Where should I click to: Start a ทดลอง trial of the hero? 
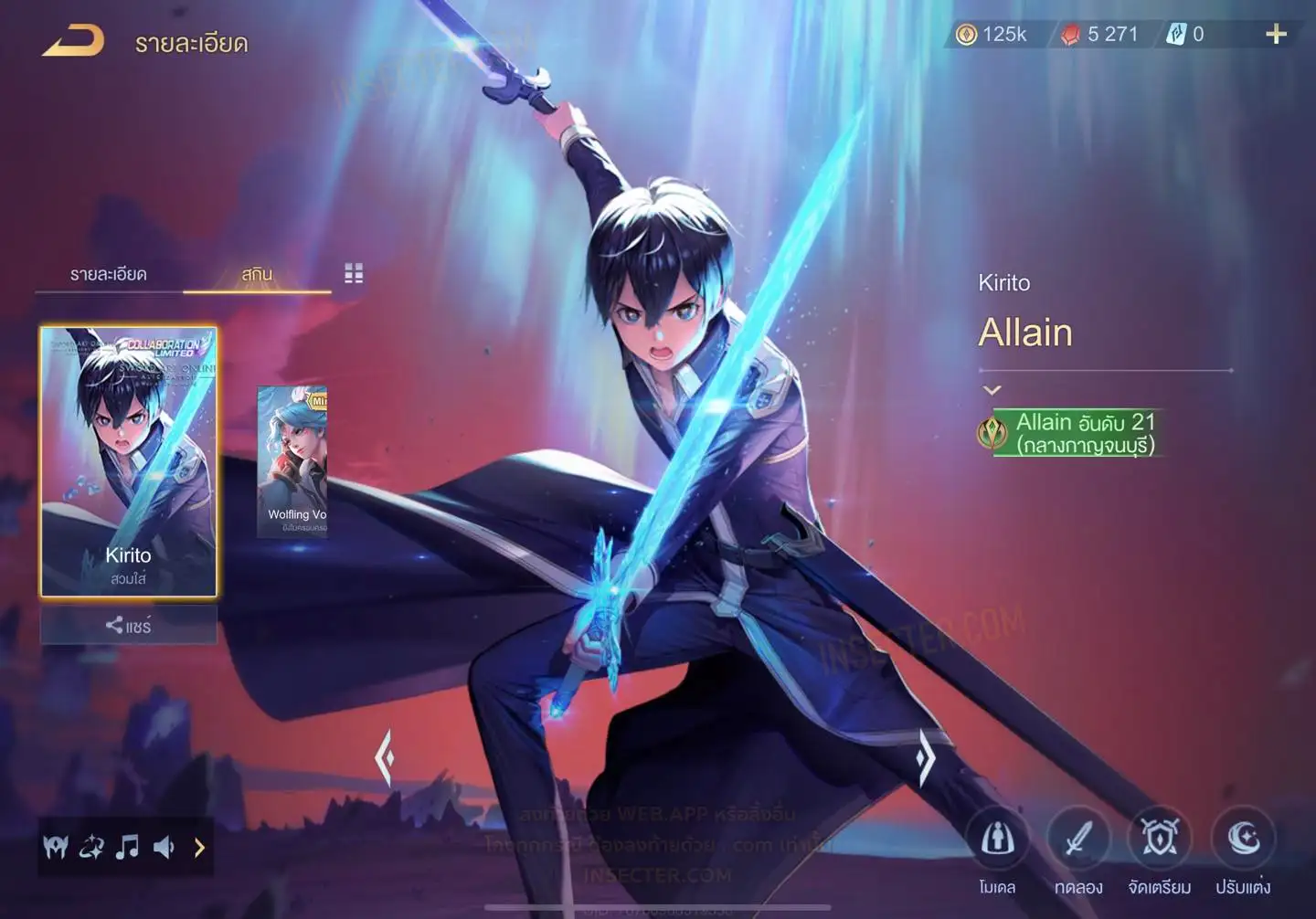[x=1078, y=839]
